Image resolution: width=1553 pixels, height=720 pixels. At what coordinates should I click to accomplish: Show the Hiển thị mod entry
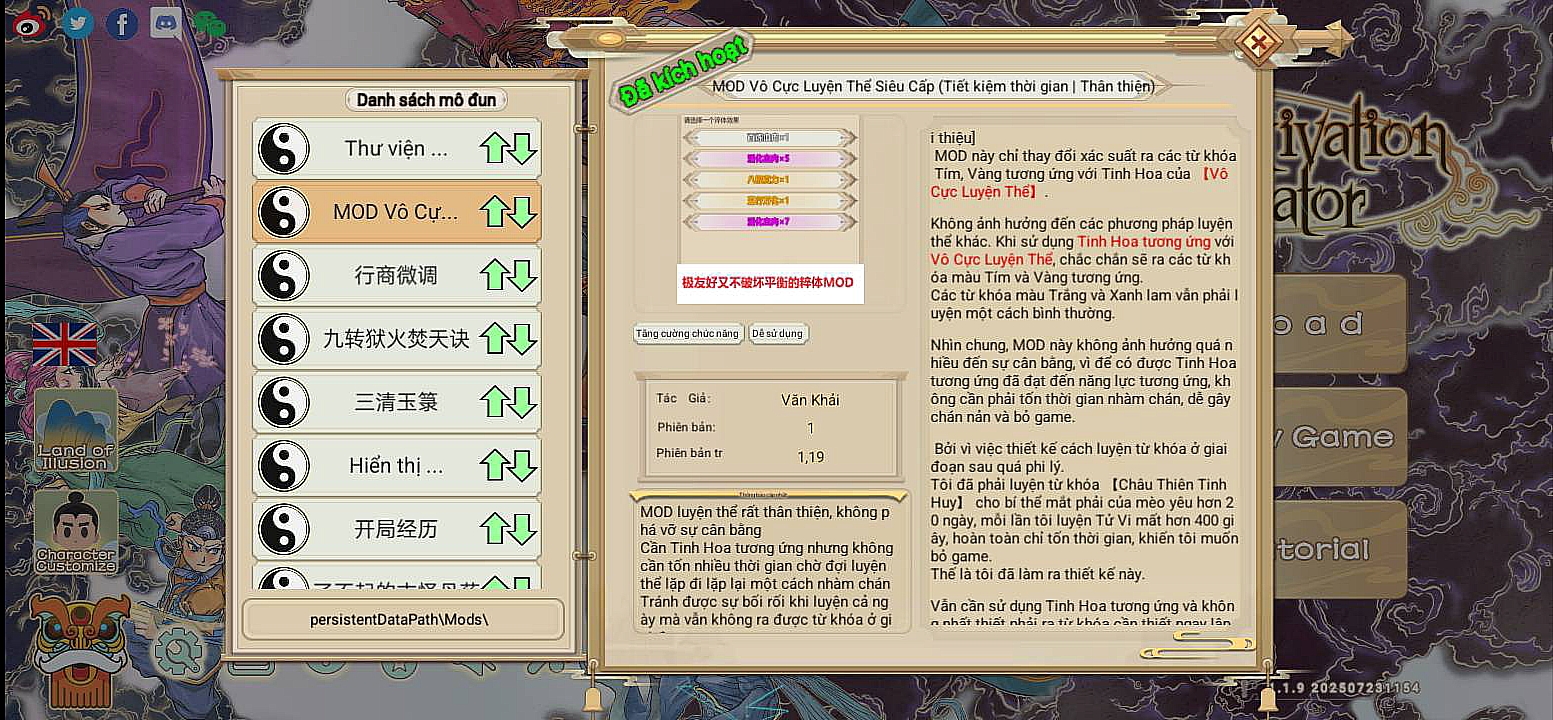point(396,466)
